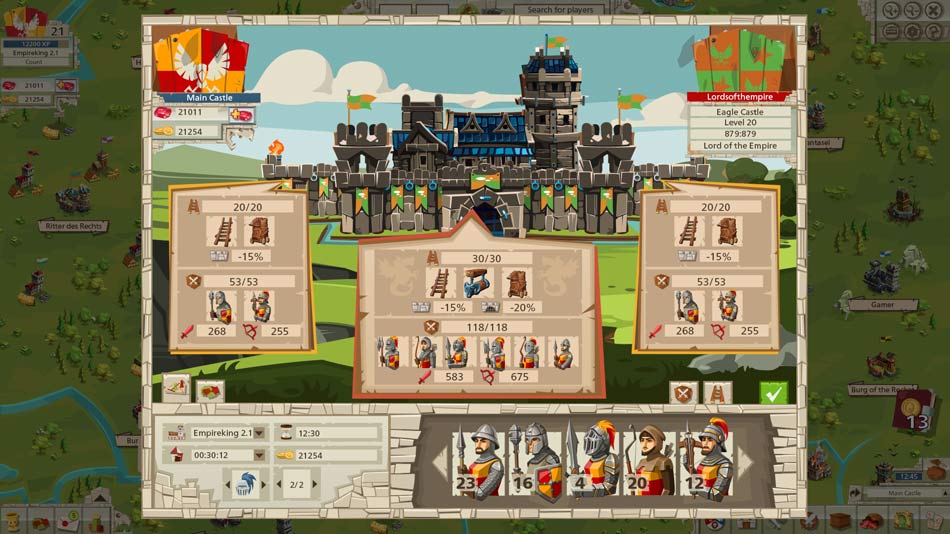
Task: Open the Empireking 2.1 castle dropdown
Action: (x=259, y=433)
